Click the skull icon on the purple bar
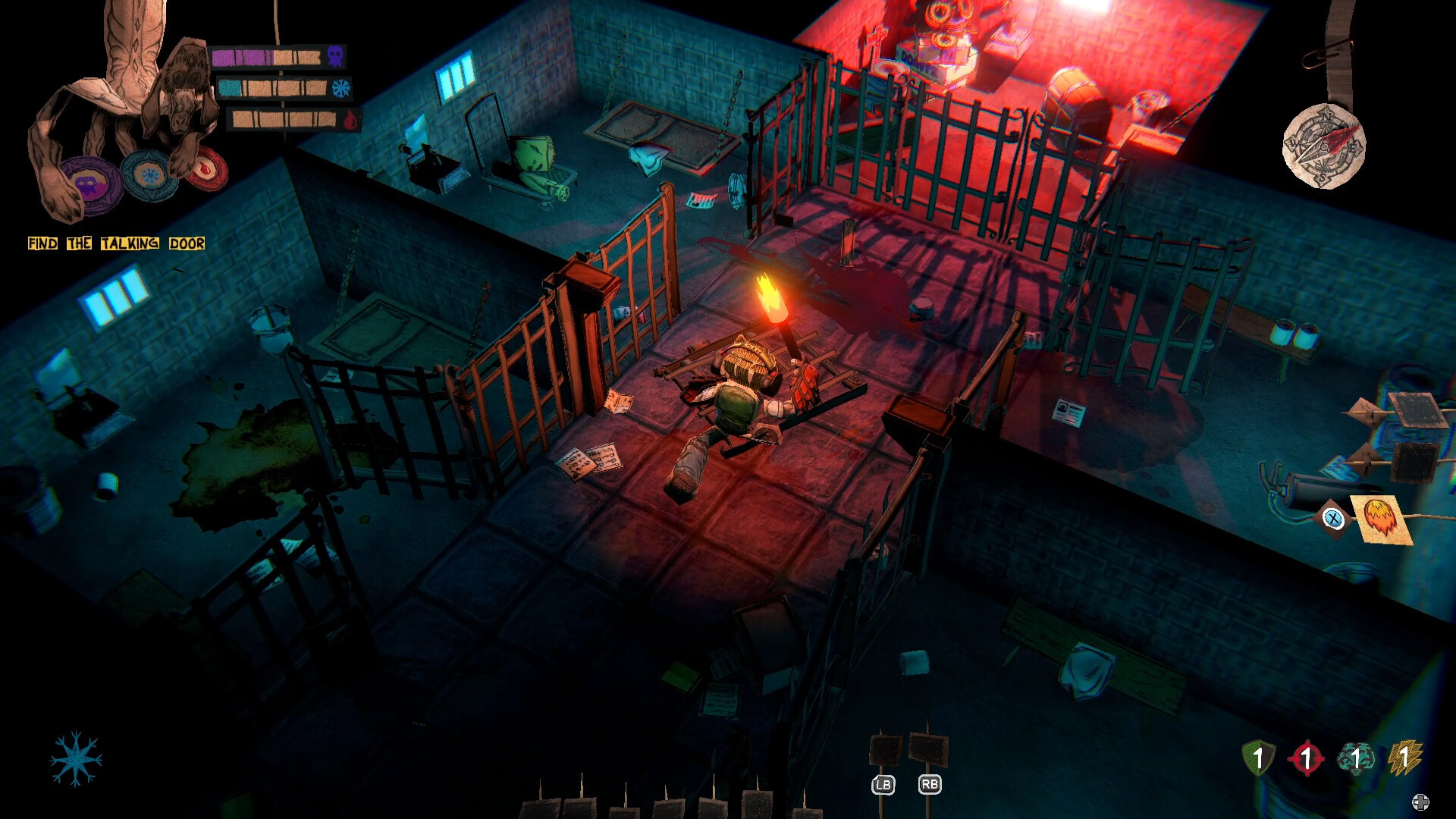Viewport: 1456px width, 819px height. point(336,56)
